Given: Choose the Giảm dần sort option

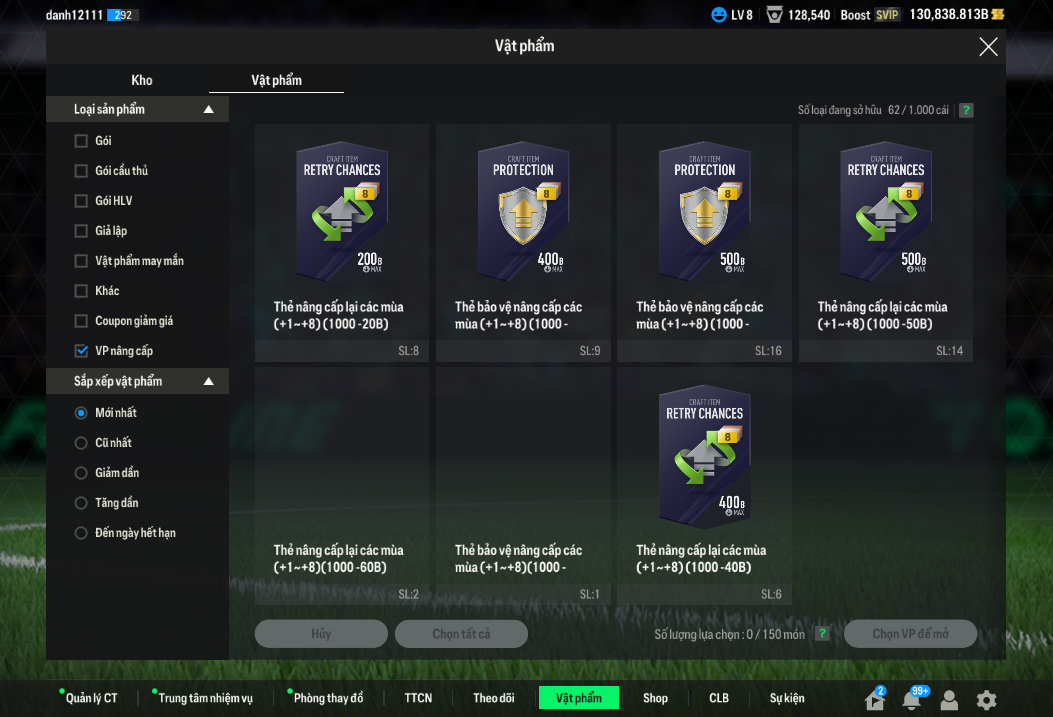Looking at the screenshot, I should coord(82,473).
